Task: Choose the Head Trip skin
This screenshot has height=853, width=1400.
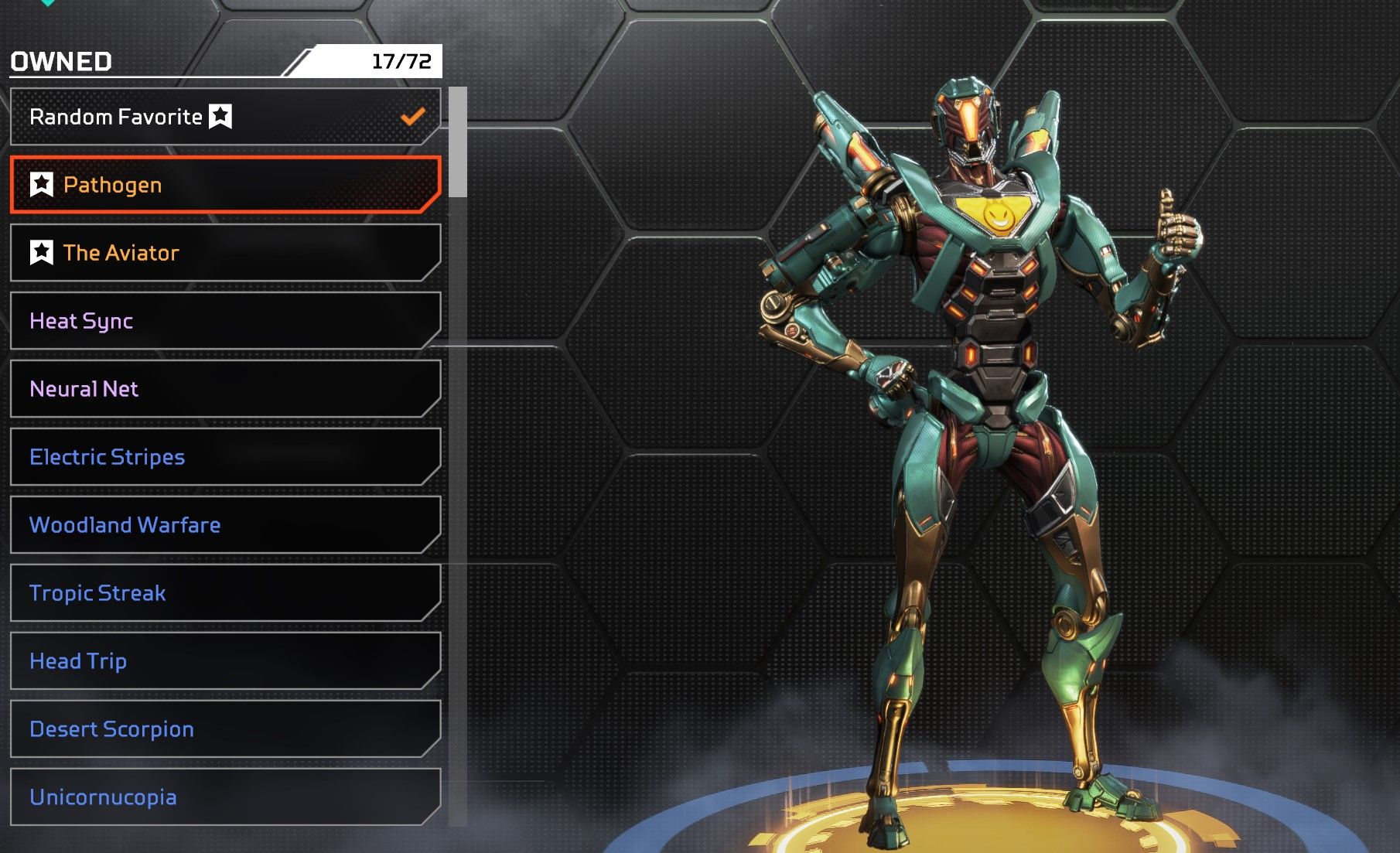Action: point(224,661)
